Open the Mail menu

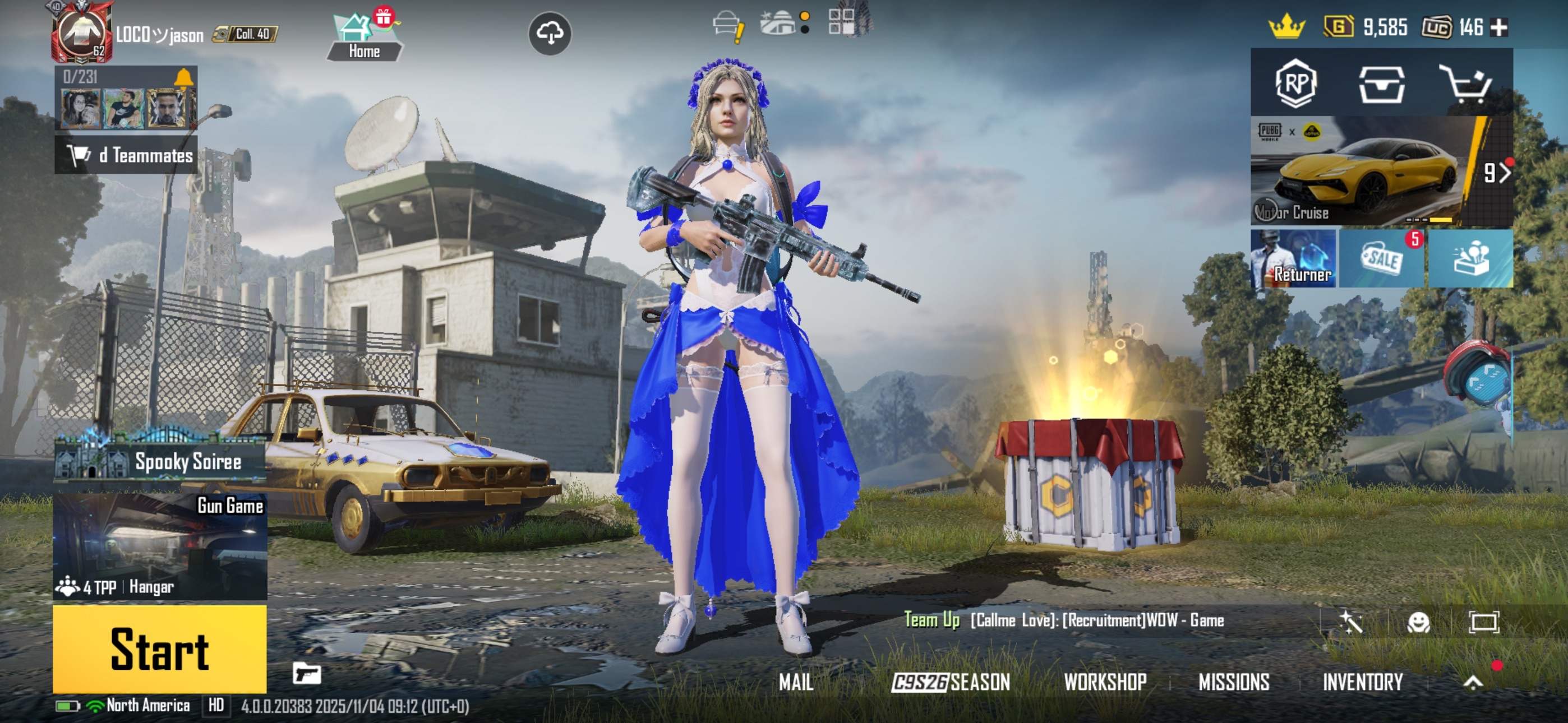[796, 682]
